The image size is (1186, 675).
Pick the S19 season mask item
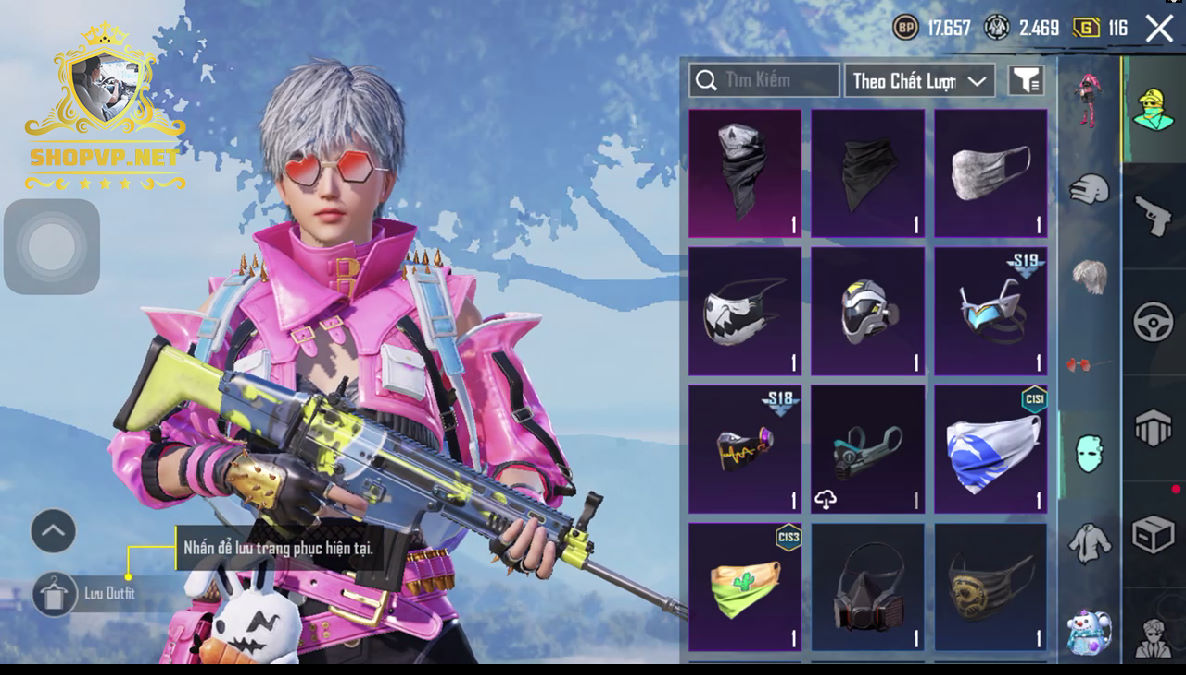click(991, 311)
